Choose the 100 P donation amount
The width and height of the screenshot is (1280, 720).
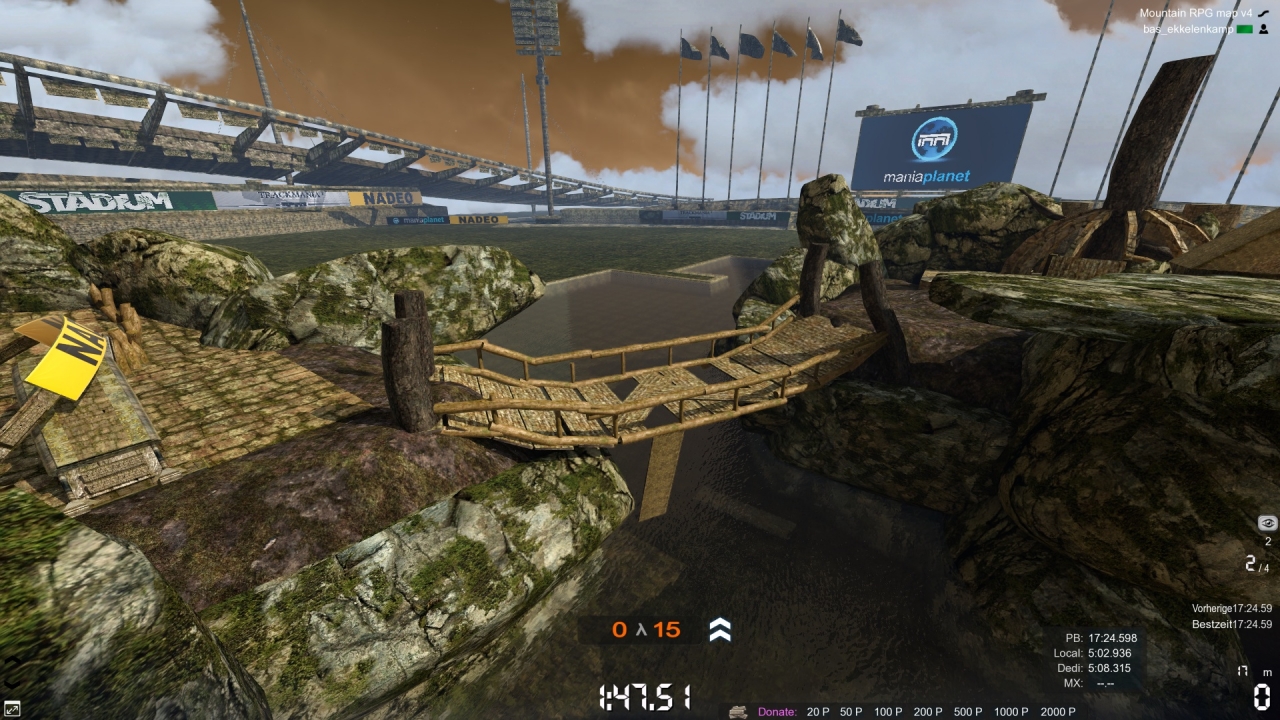point(887,712)
